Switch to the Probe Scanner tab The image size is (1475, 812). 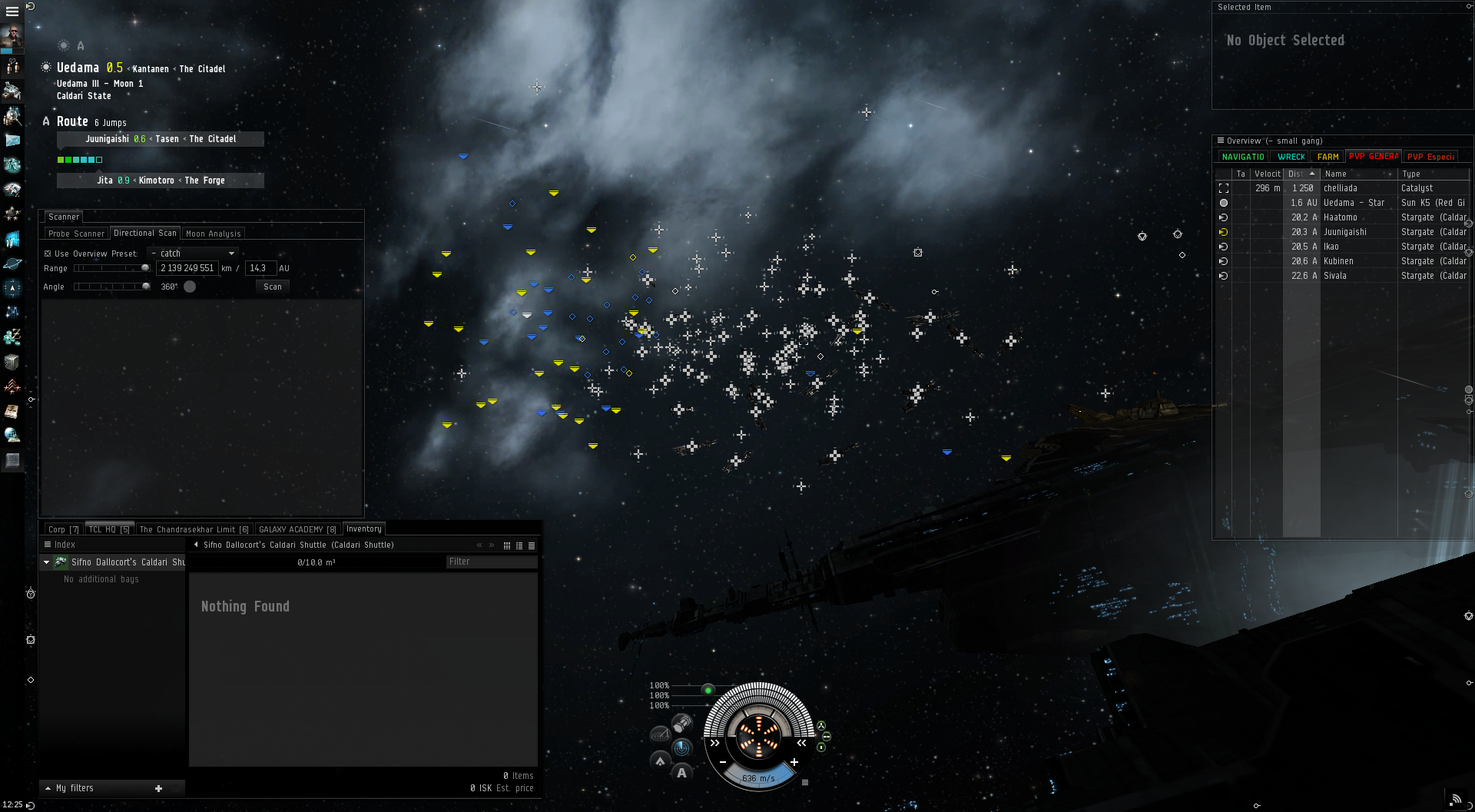click(76, 234)
